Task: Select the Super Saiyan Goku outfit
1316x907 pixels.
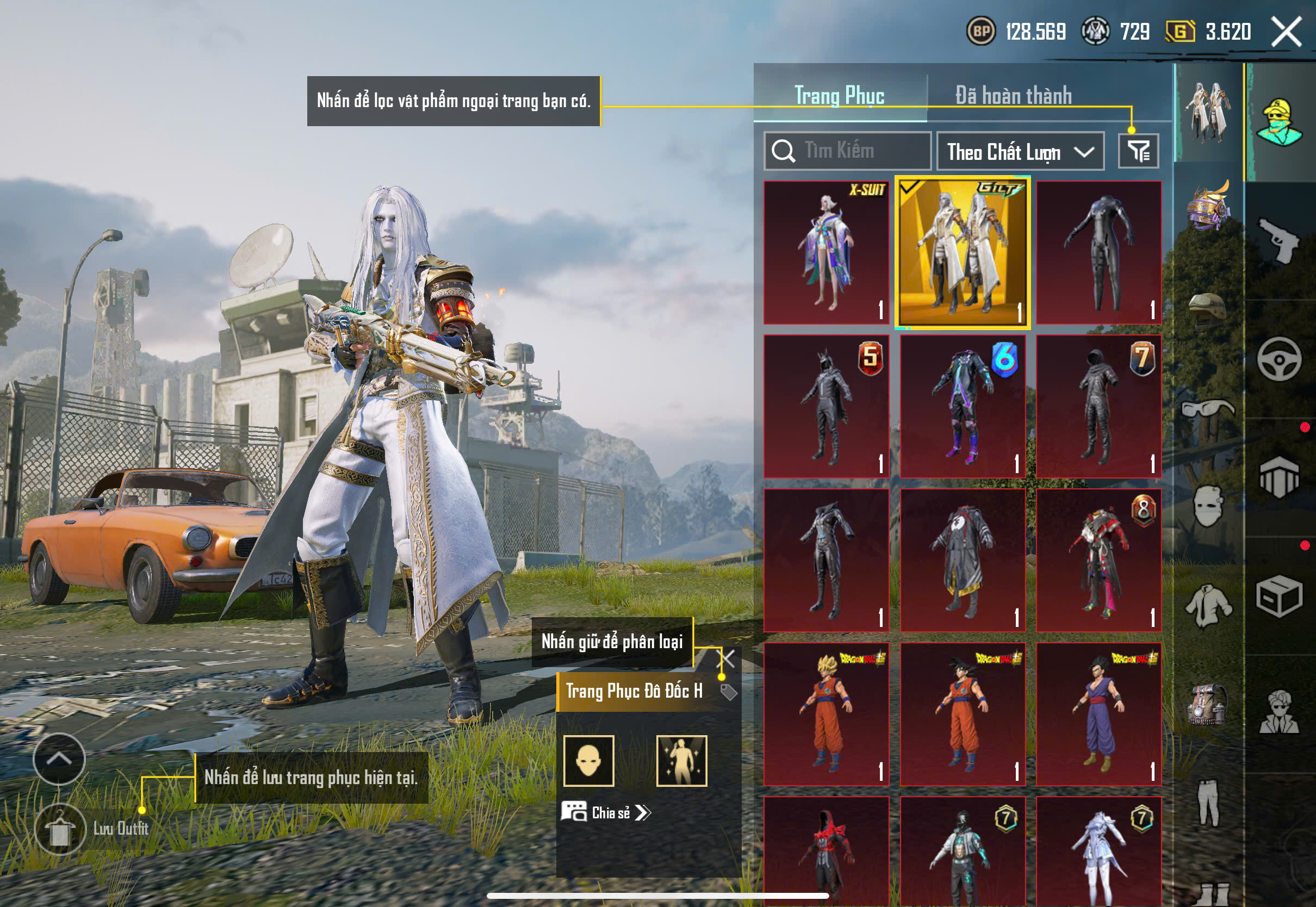Action: tap(826, 714)
